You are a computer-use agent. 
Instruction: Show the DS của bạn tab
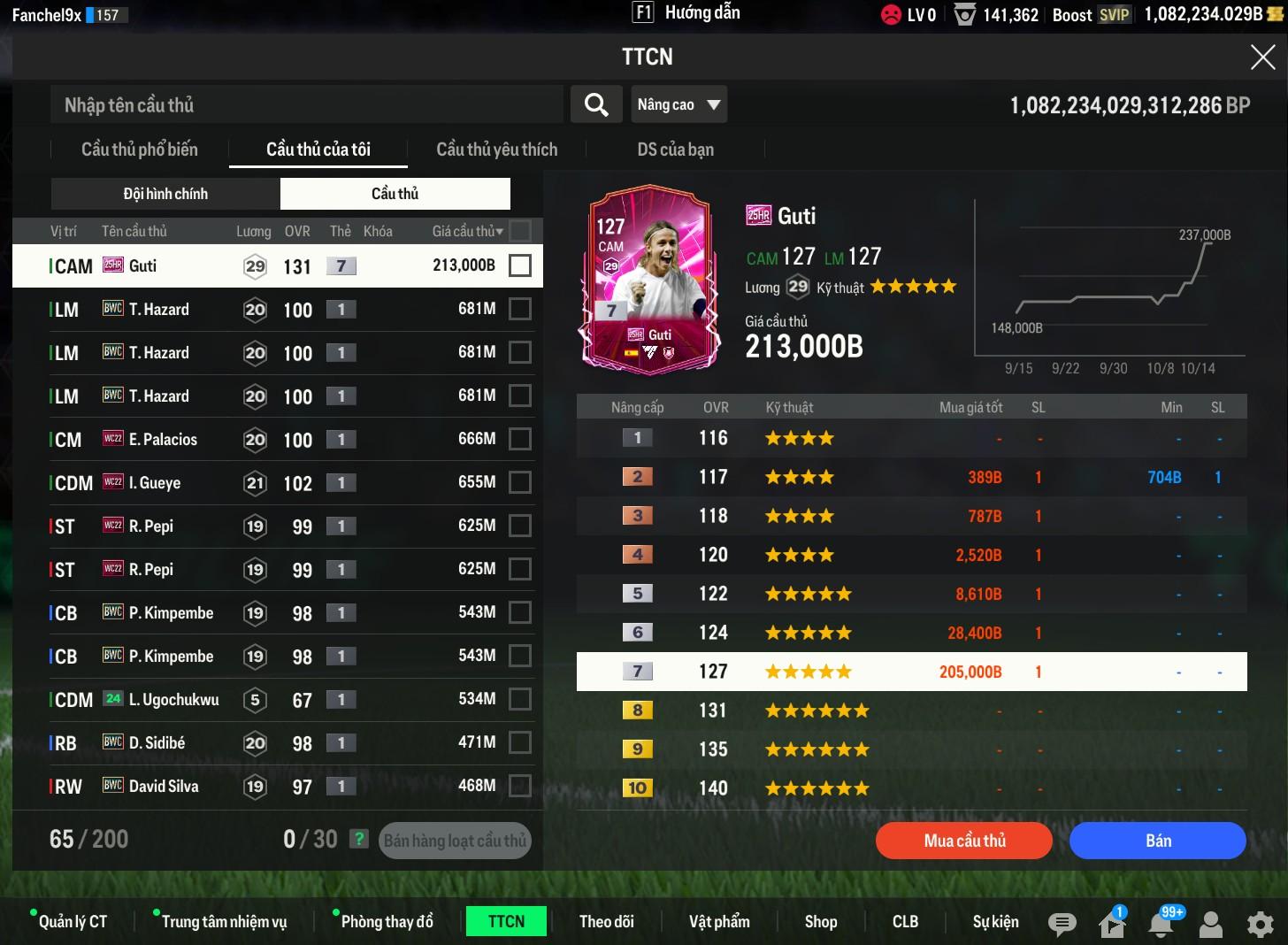click(675, 150)
